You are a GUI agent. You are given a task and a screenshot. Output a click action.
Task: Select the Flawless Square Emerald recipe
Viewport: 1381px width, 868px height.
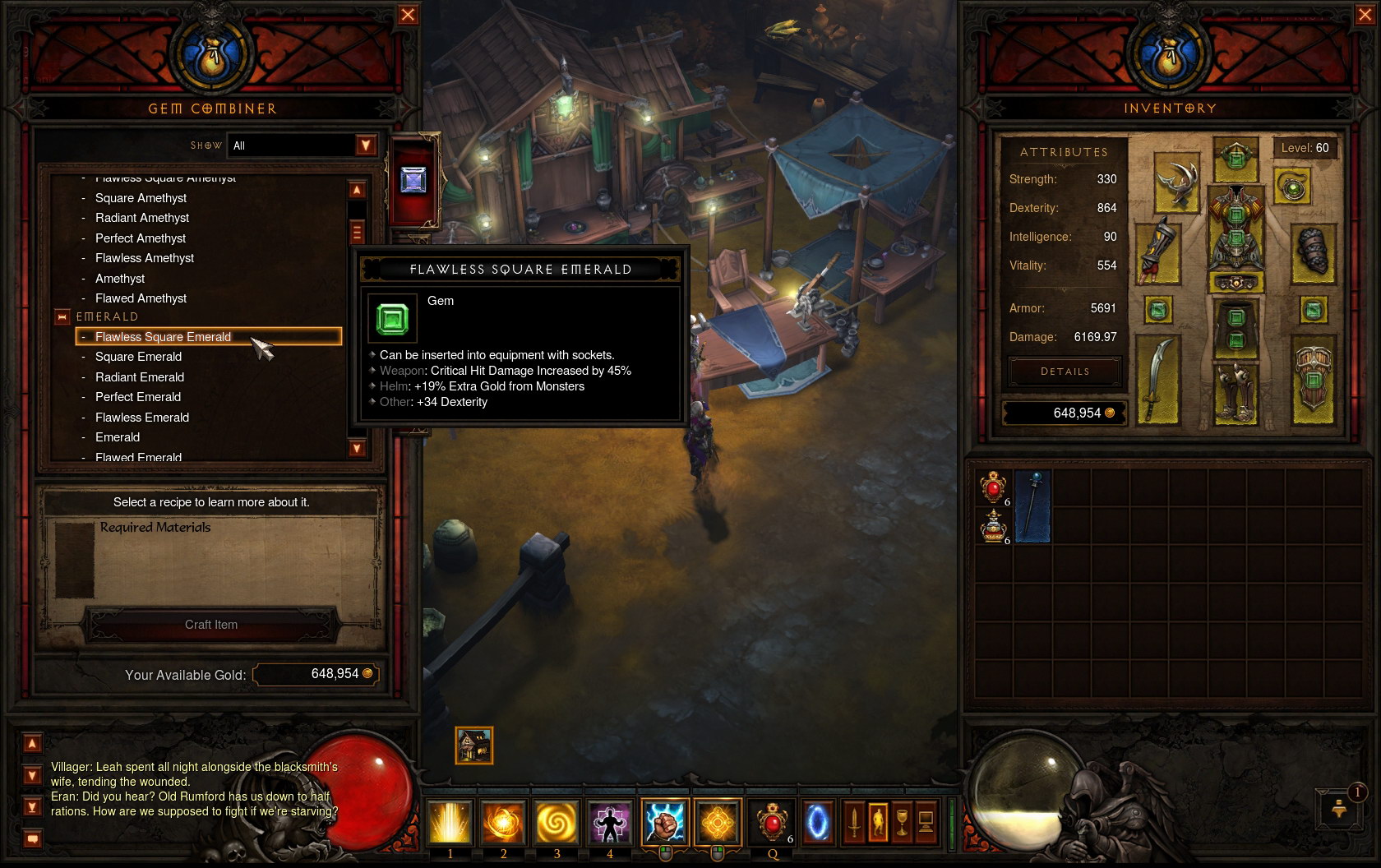tap(163, 337)
